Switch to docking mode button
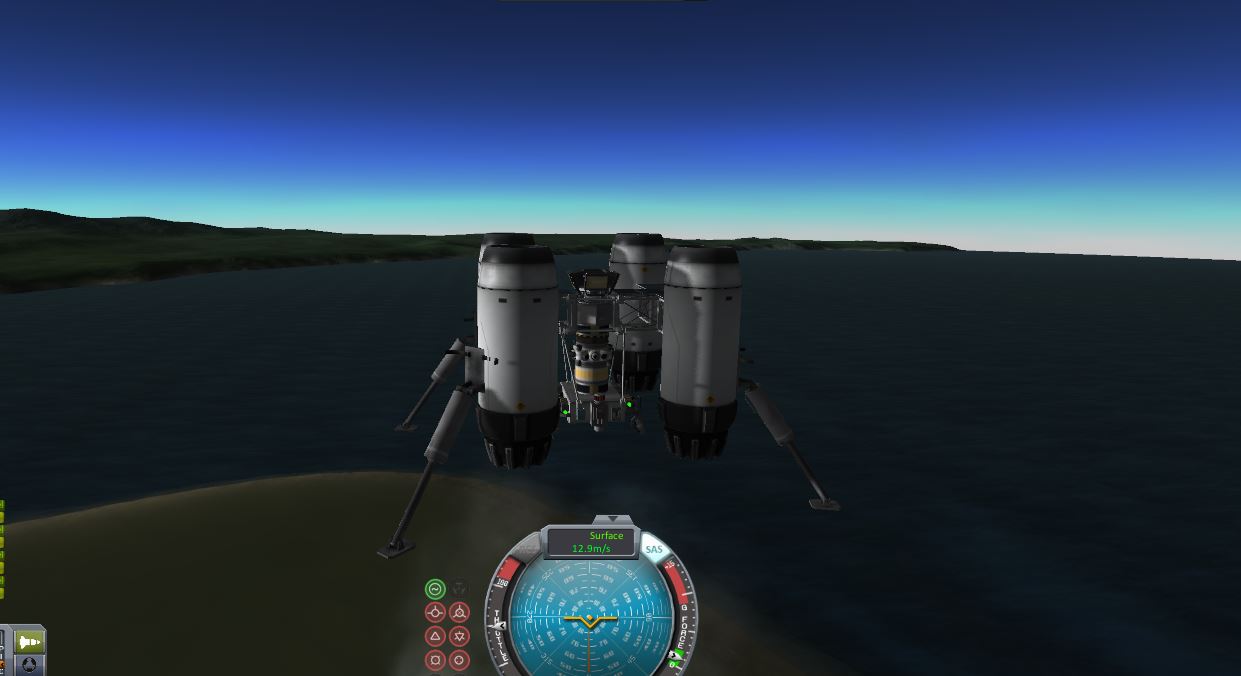This screenshot has width=1241, height=676. 29,664
